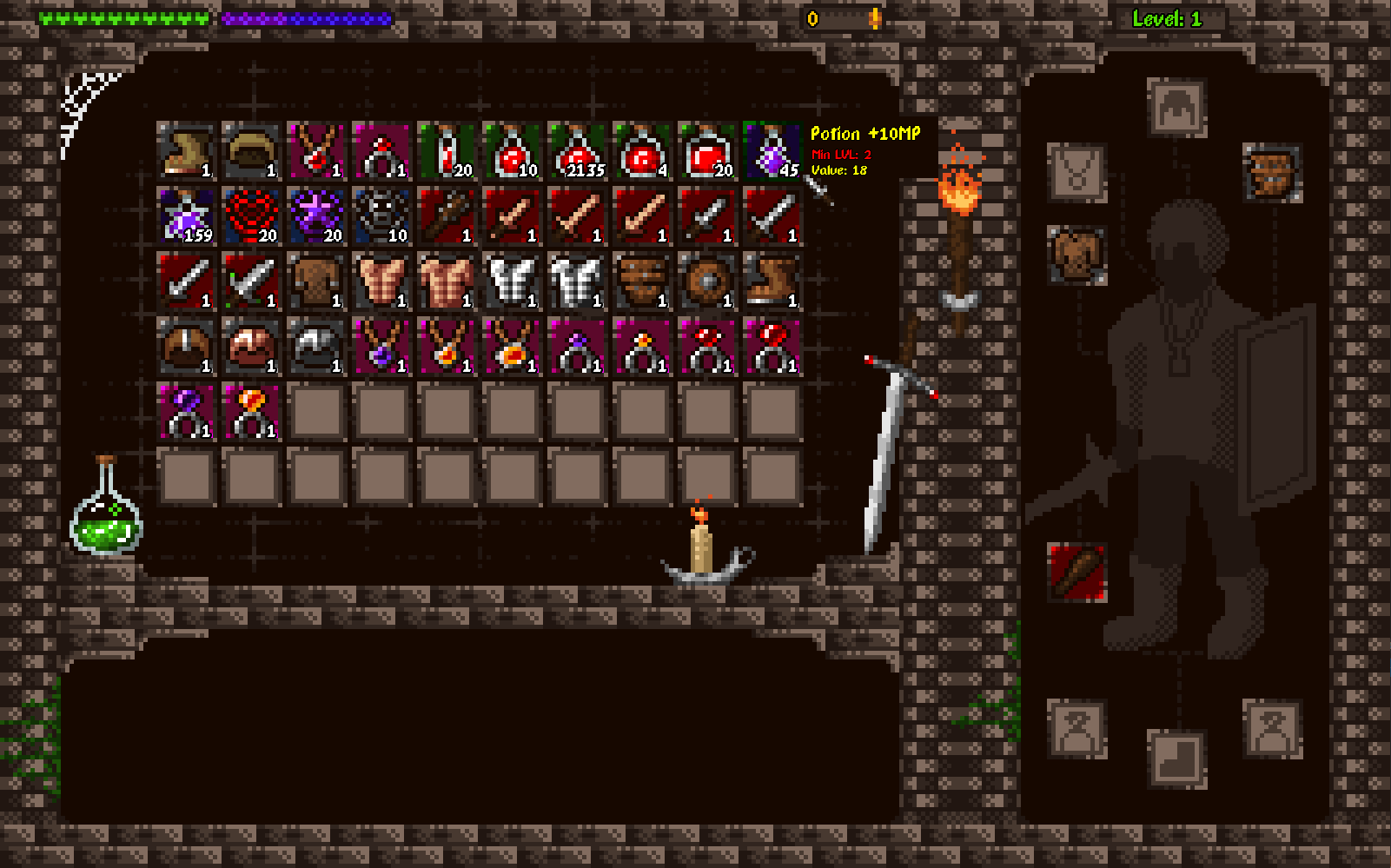Select the gray demon face item stack
The height and width of the screenshot is (868, 1391).
[x=381, y=216]
